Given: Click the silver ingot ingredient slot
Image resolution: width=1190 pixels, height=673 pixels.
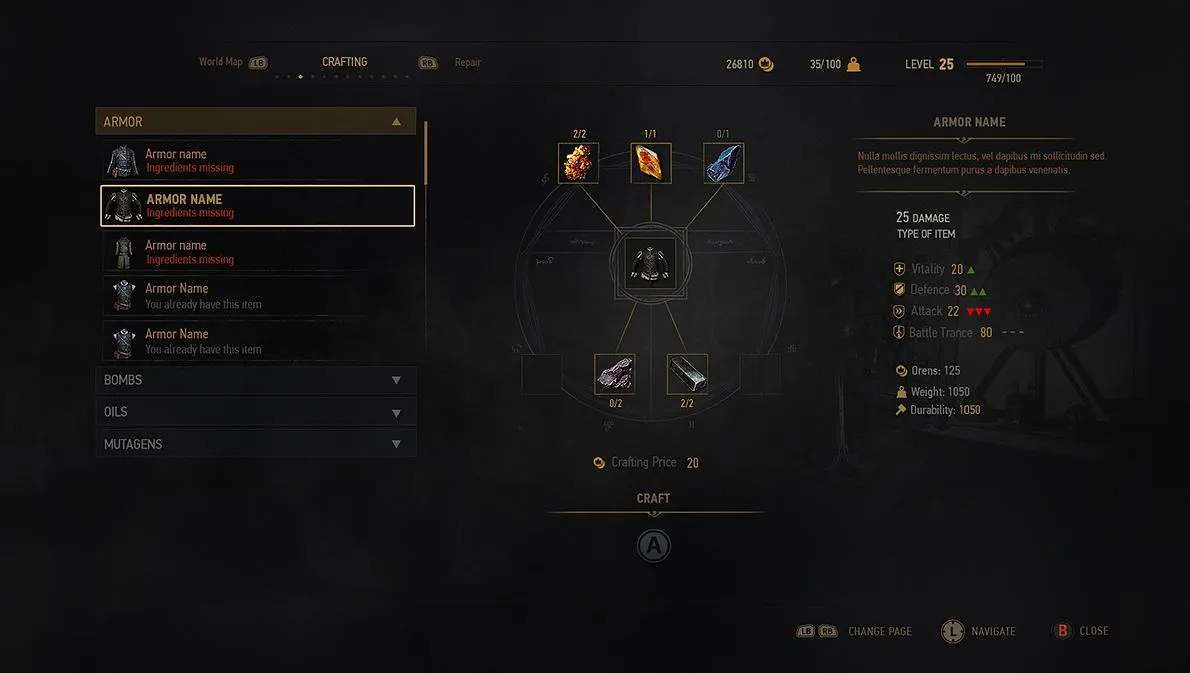Looking at the screenshot, I should coord(687,374).
